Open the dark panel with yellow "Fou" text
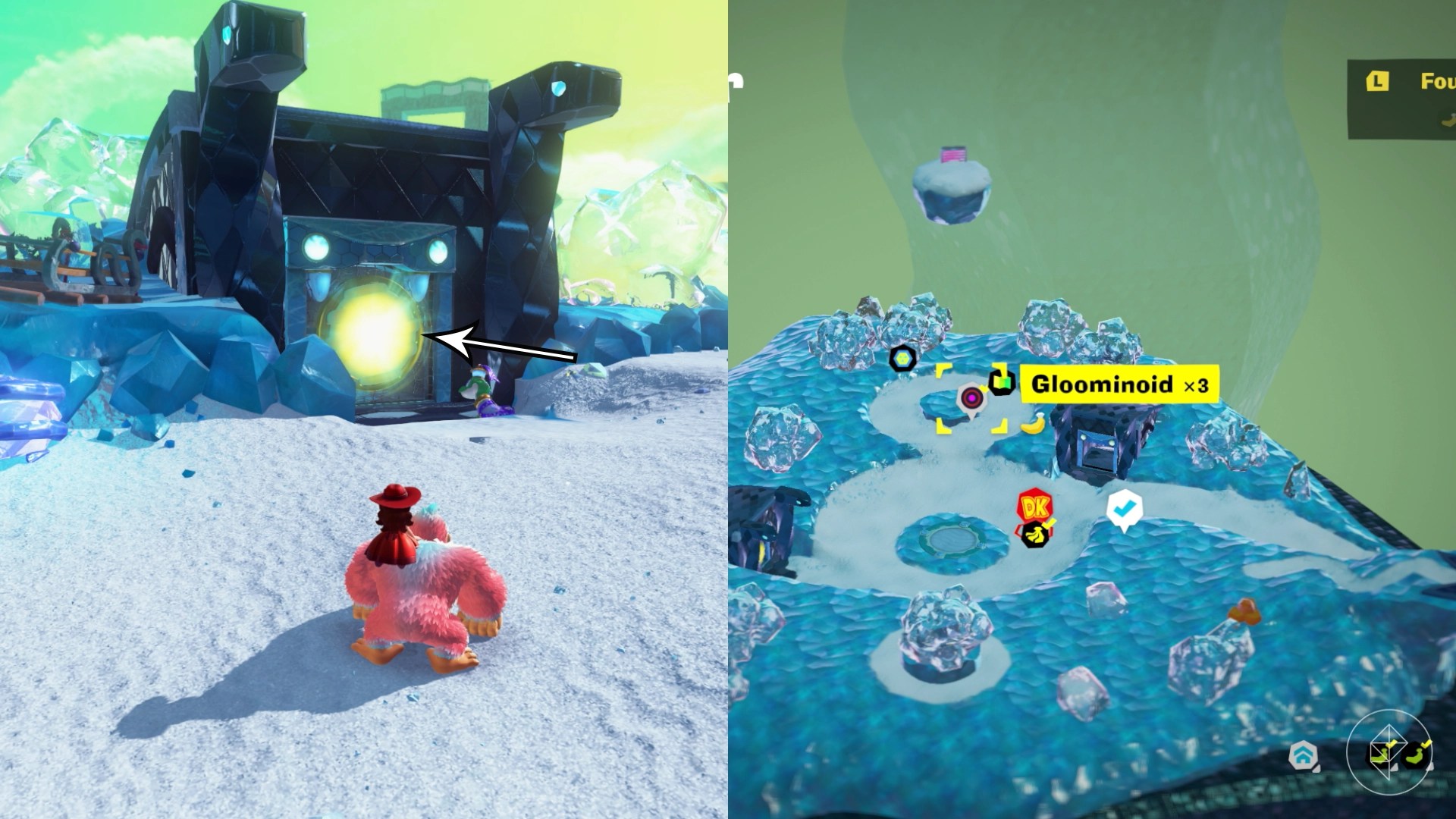This screenshot has width=1456, height=819. pyautogui.click(x=1401, y=99)
